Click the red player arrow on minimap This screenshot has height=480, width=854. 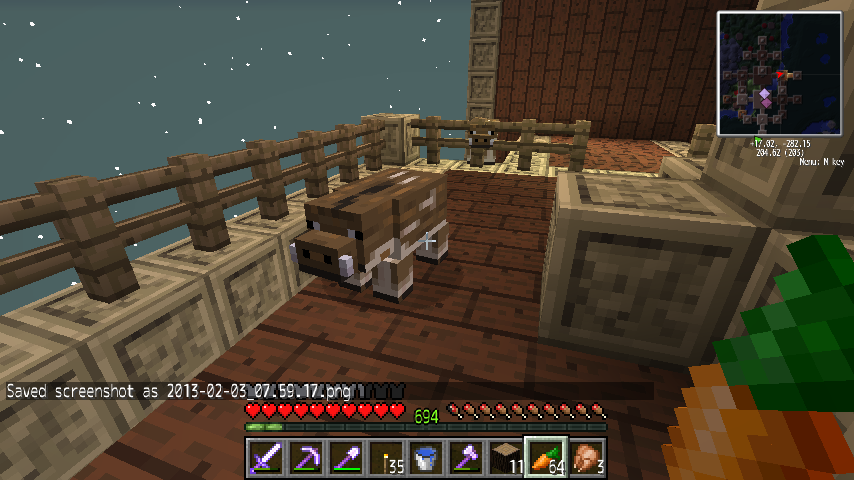pyautogui.click(x=780, y=75)
